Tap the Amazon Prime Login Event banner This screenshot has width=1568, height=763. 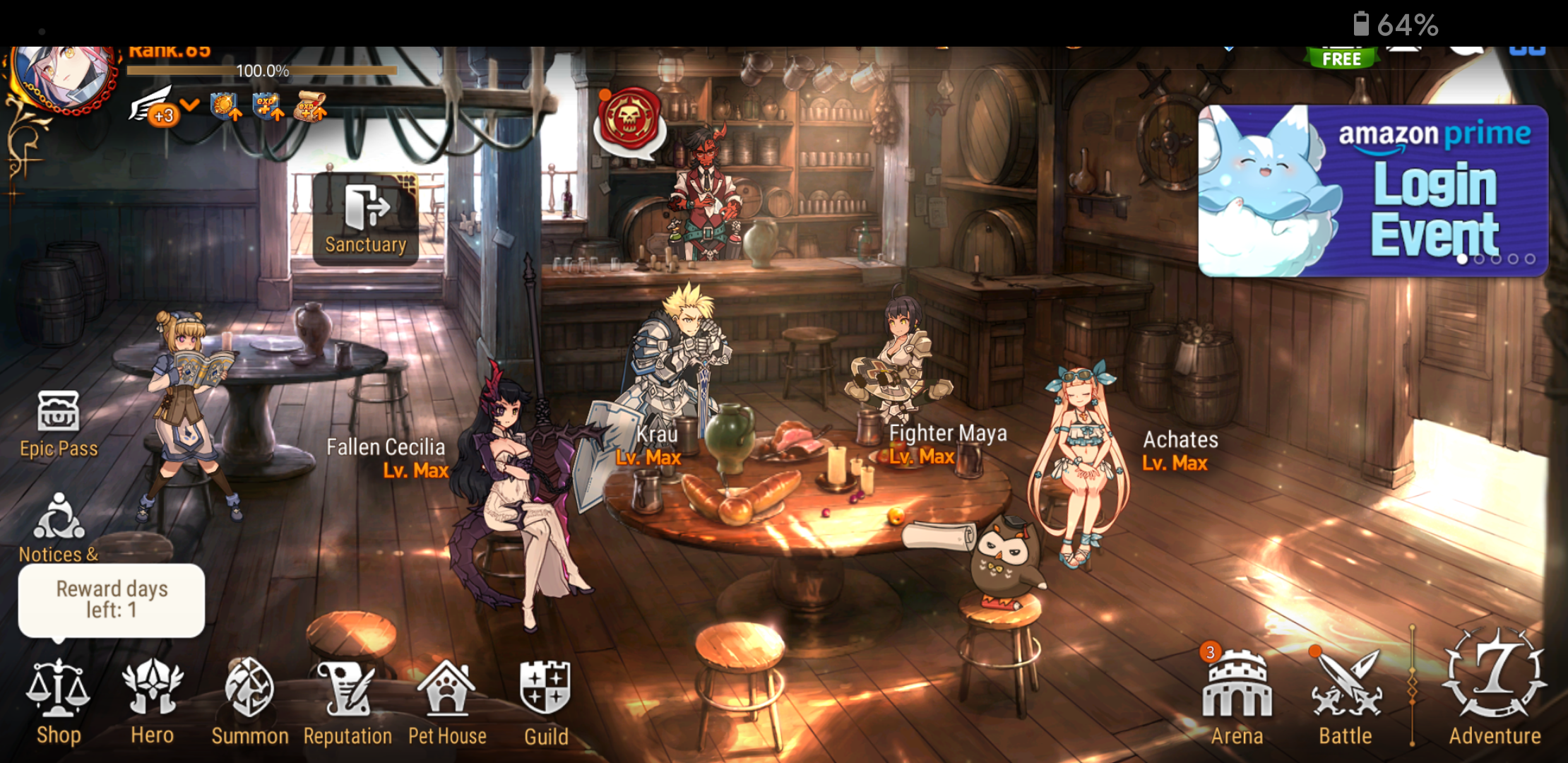coord(1372,191)
